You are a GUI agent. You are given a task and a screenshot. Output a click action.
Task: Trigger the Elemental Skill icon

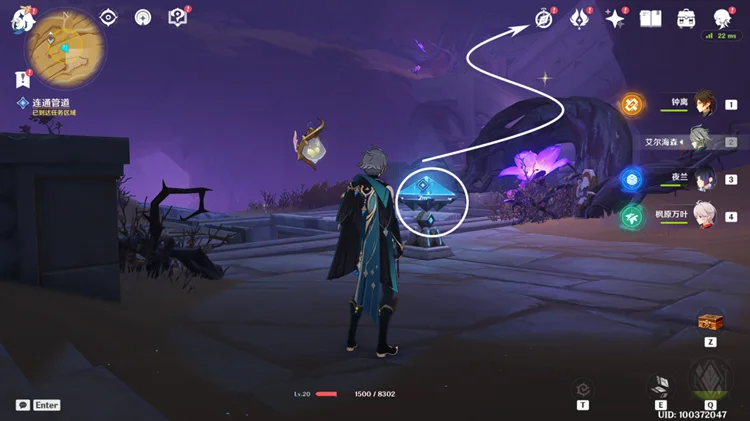pyautogui.click(x=660, y=386)
